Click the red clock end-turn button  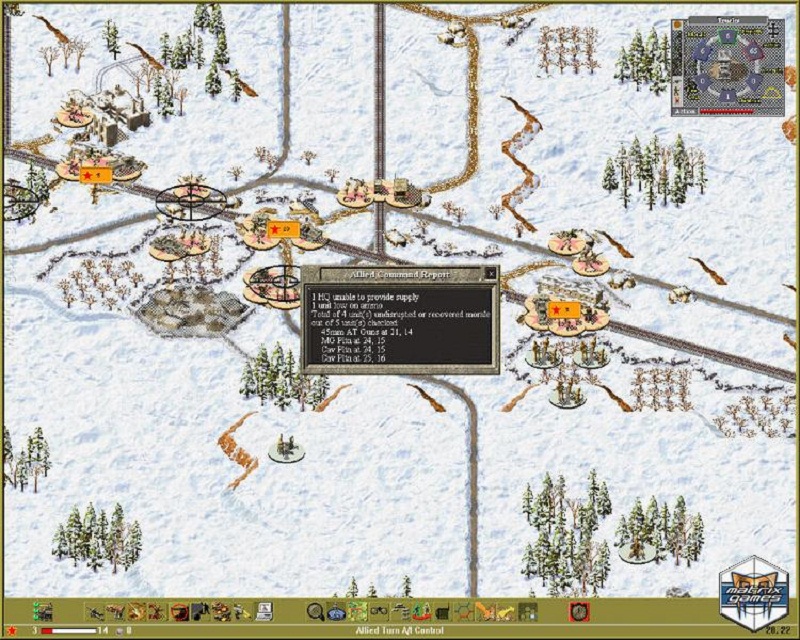[577, 611]
